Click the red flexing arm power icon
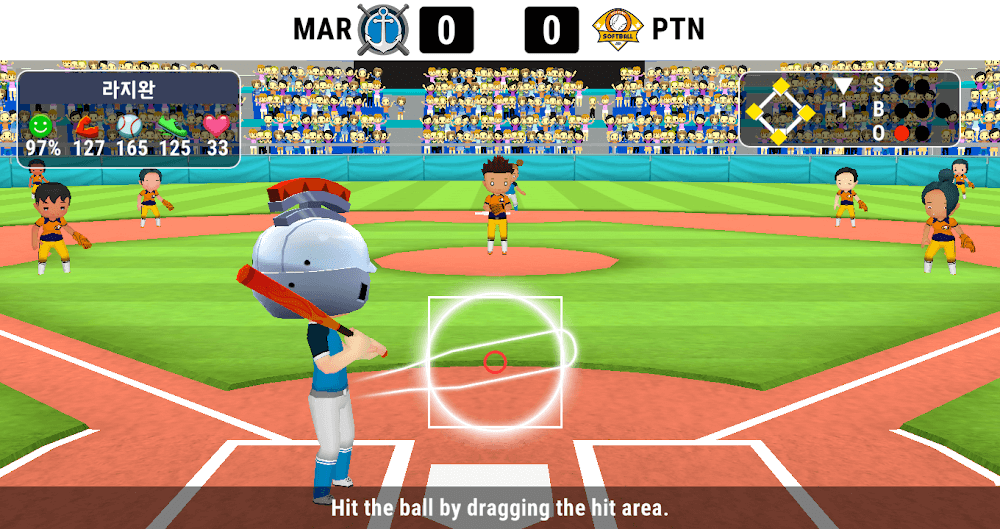This screenshot has height=529, width=1000. click(87, 126)
